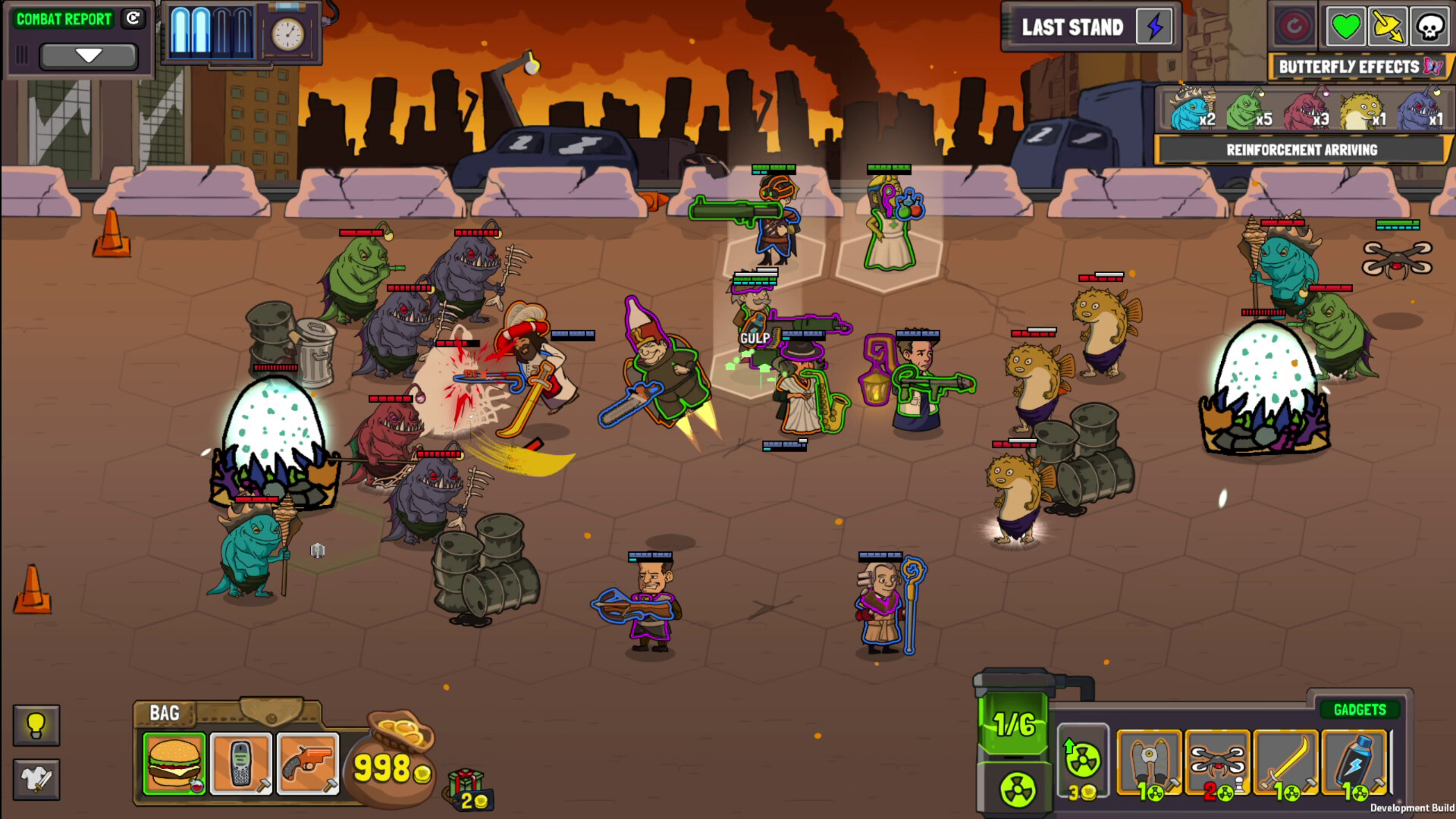Select the burger item in the bag
1456x819 pixels.
coord(174,763)
